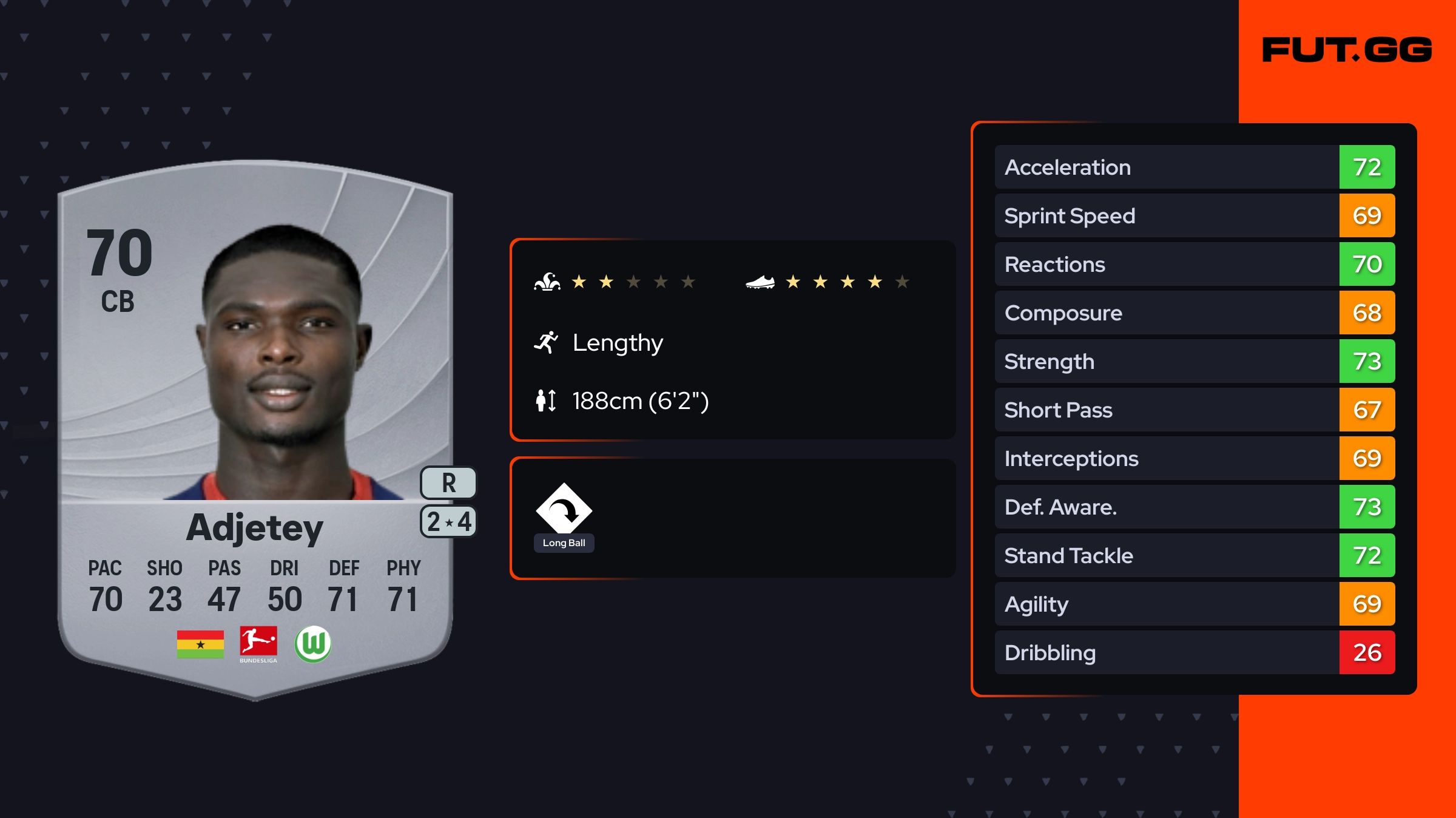Open the FUT.GG logo
The image size is (1456, 818).
[1347, 50]
